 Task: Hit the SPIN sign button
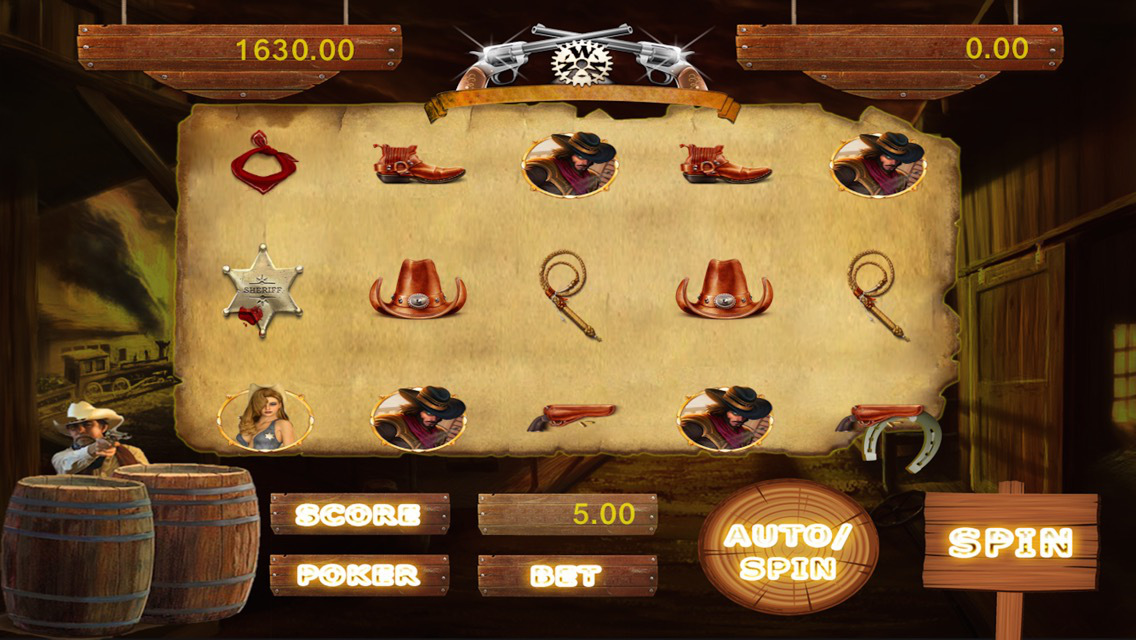click(x=1010, y=541)
